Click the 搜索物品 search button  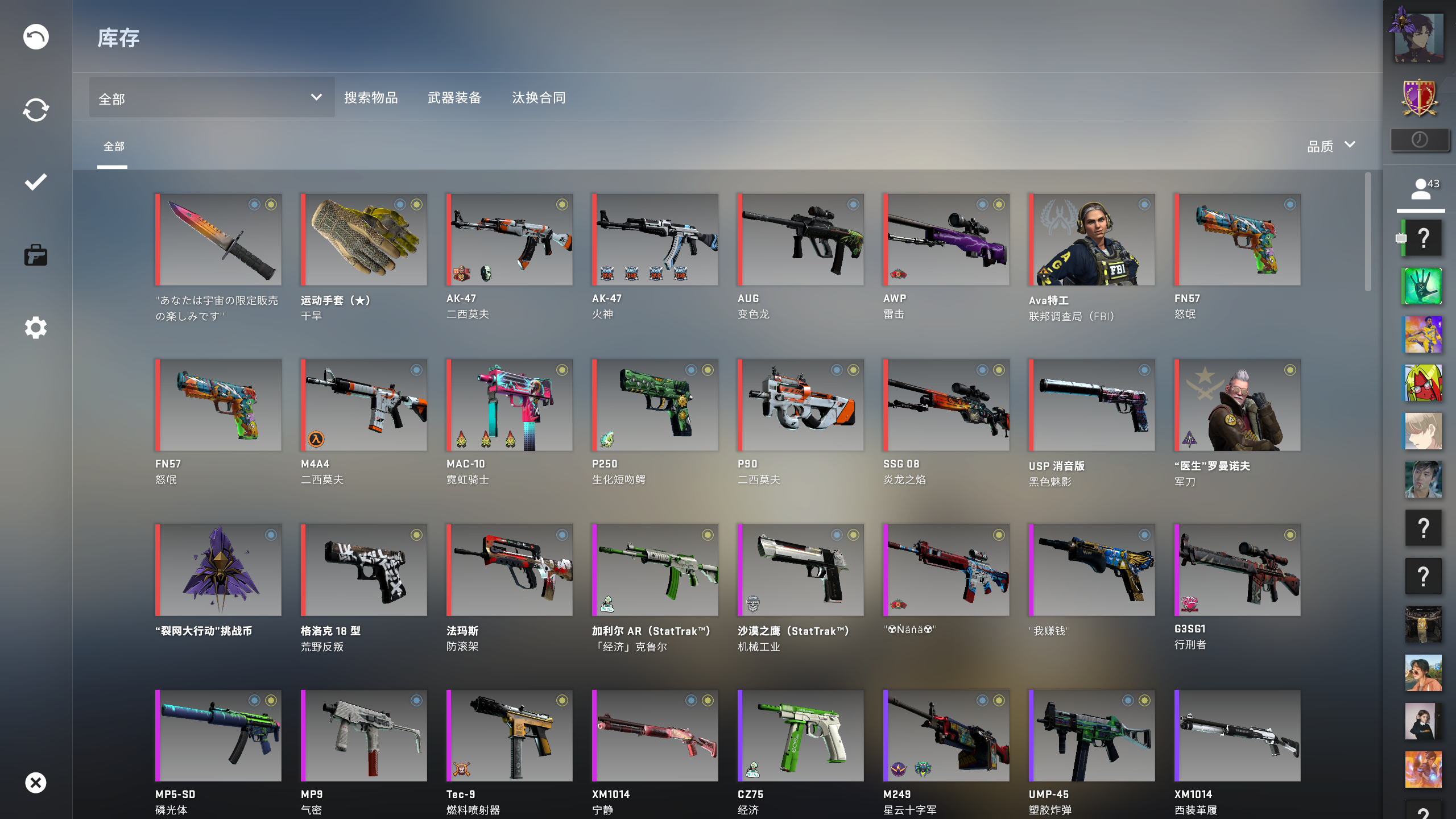pyautogui.click(x=371, y=97)
